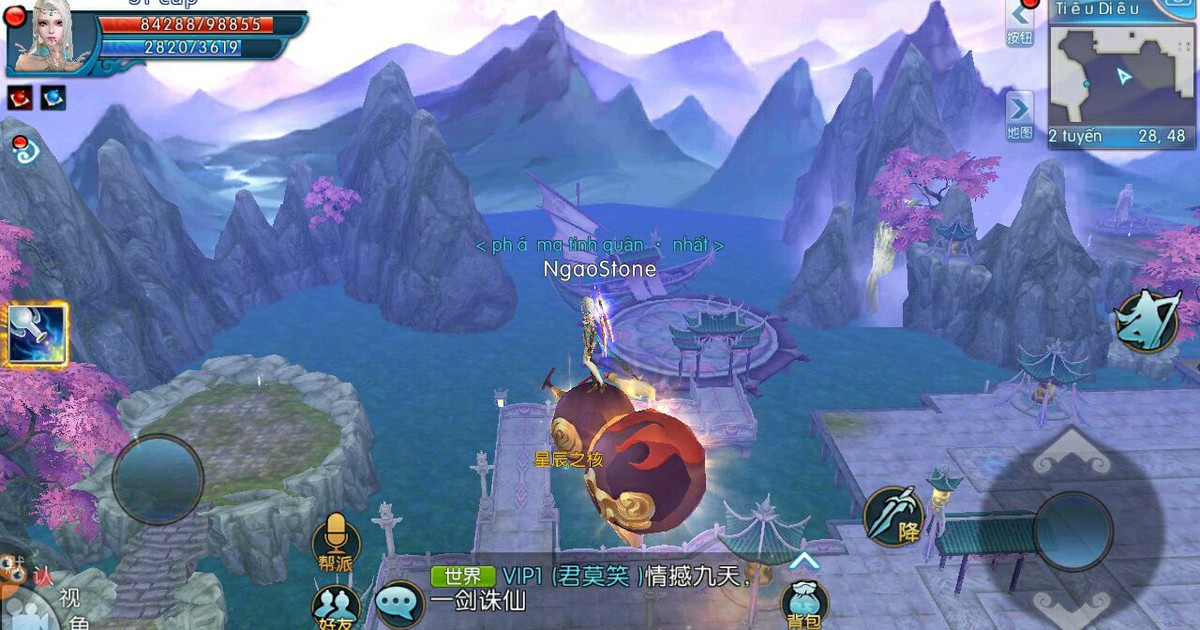Select the 世界 world chat channel tag
The width and height of the screenshot is (1200, 630).
(x=463, y=576)
